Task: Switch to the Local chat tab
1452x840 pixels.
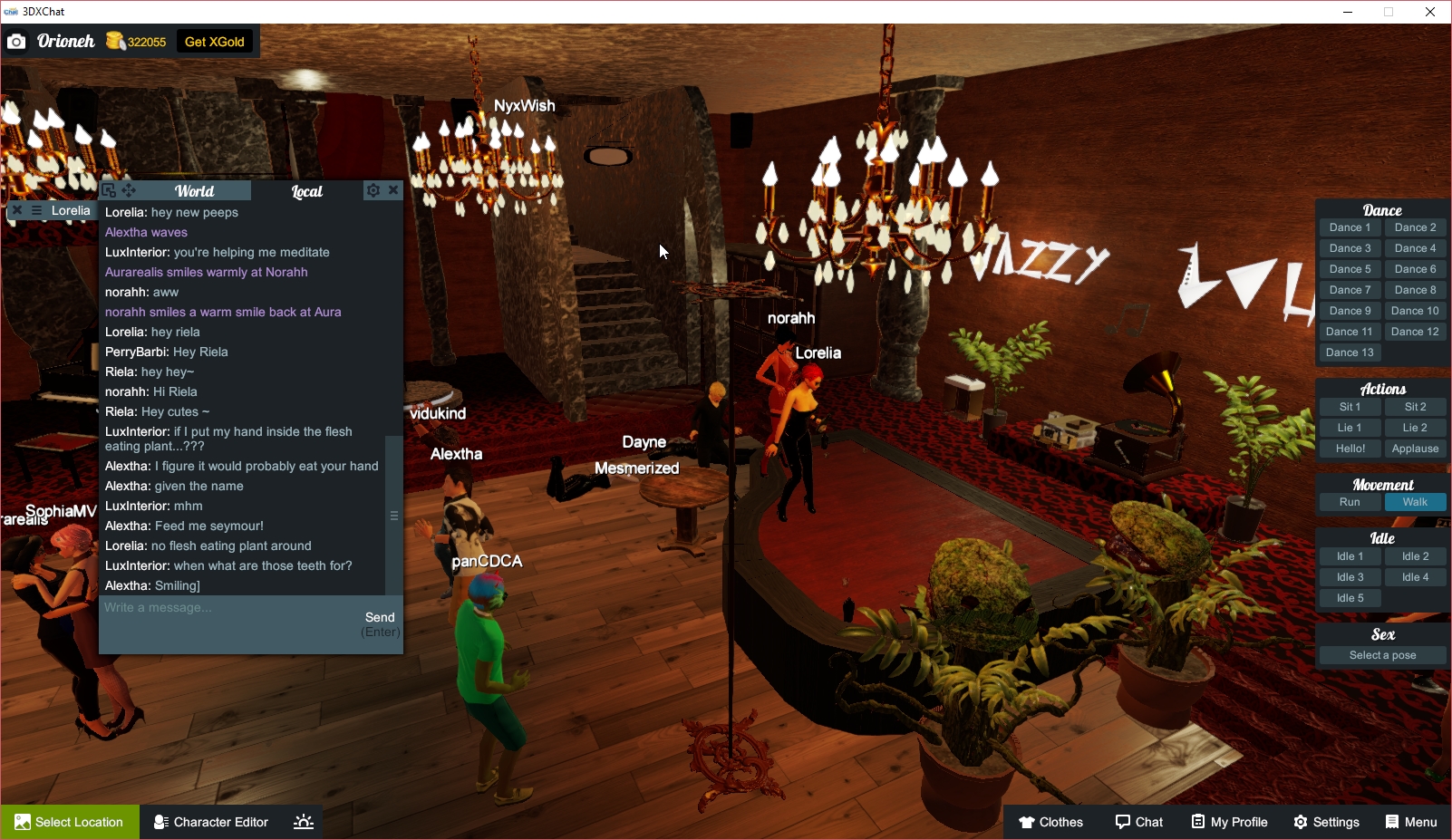Action: pyautogui.click(x=306, y=190)
